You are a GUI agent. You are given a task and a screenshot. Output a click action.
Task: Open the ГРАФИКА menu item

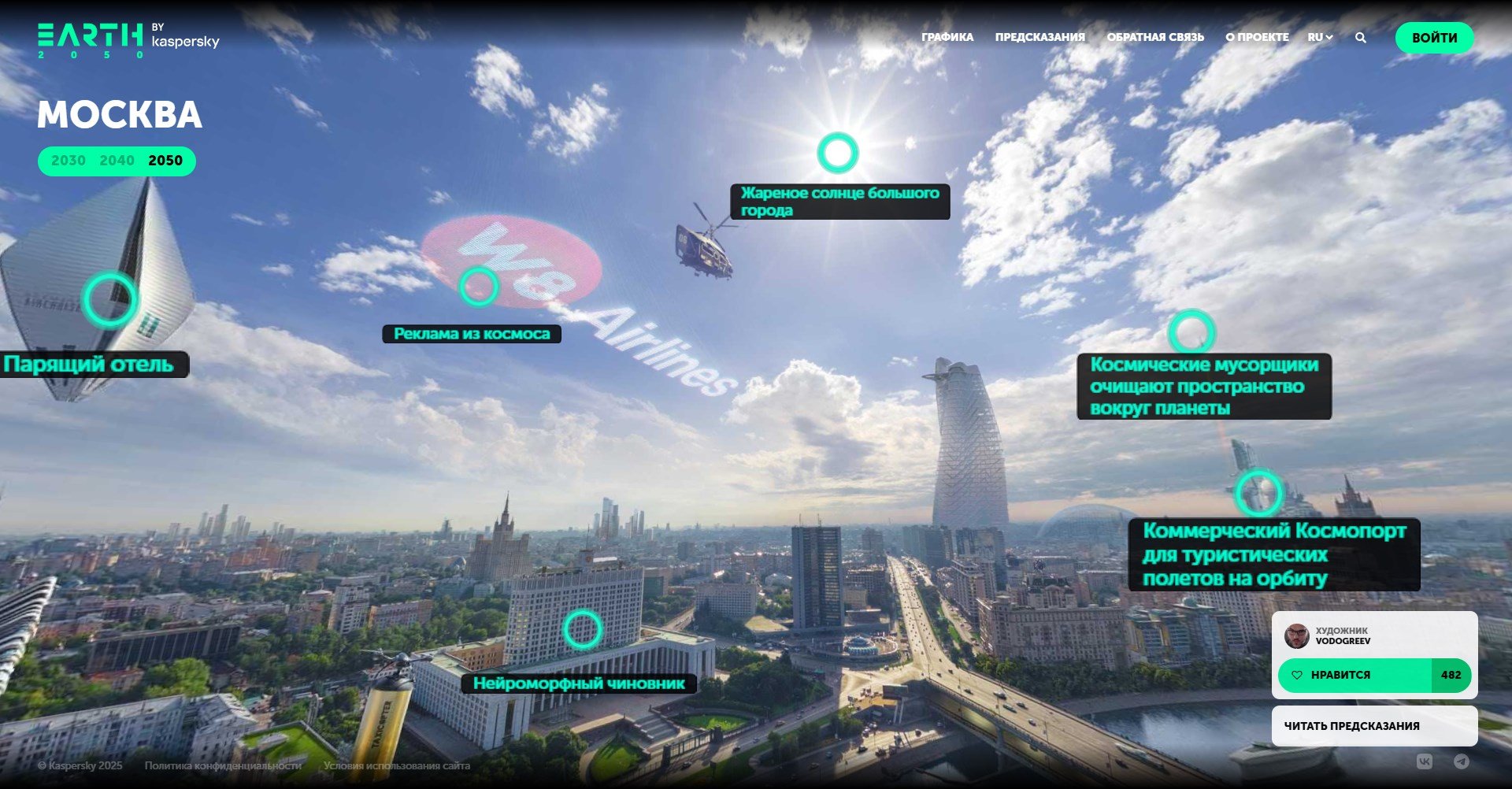[947, 37]
